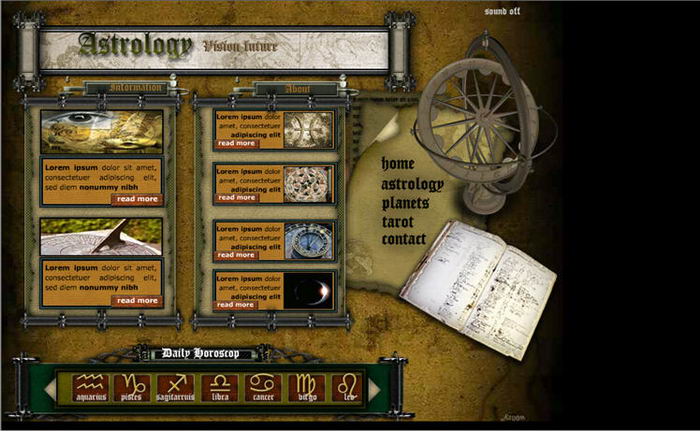The height and width of the screenshot is (431, 700).
Task: Go to the astrology page
Action: [x=412, y=184]
